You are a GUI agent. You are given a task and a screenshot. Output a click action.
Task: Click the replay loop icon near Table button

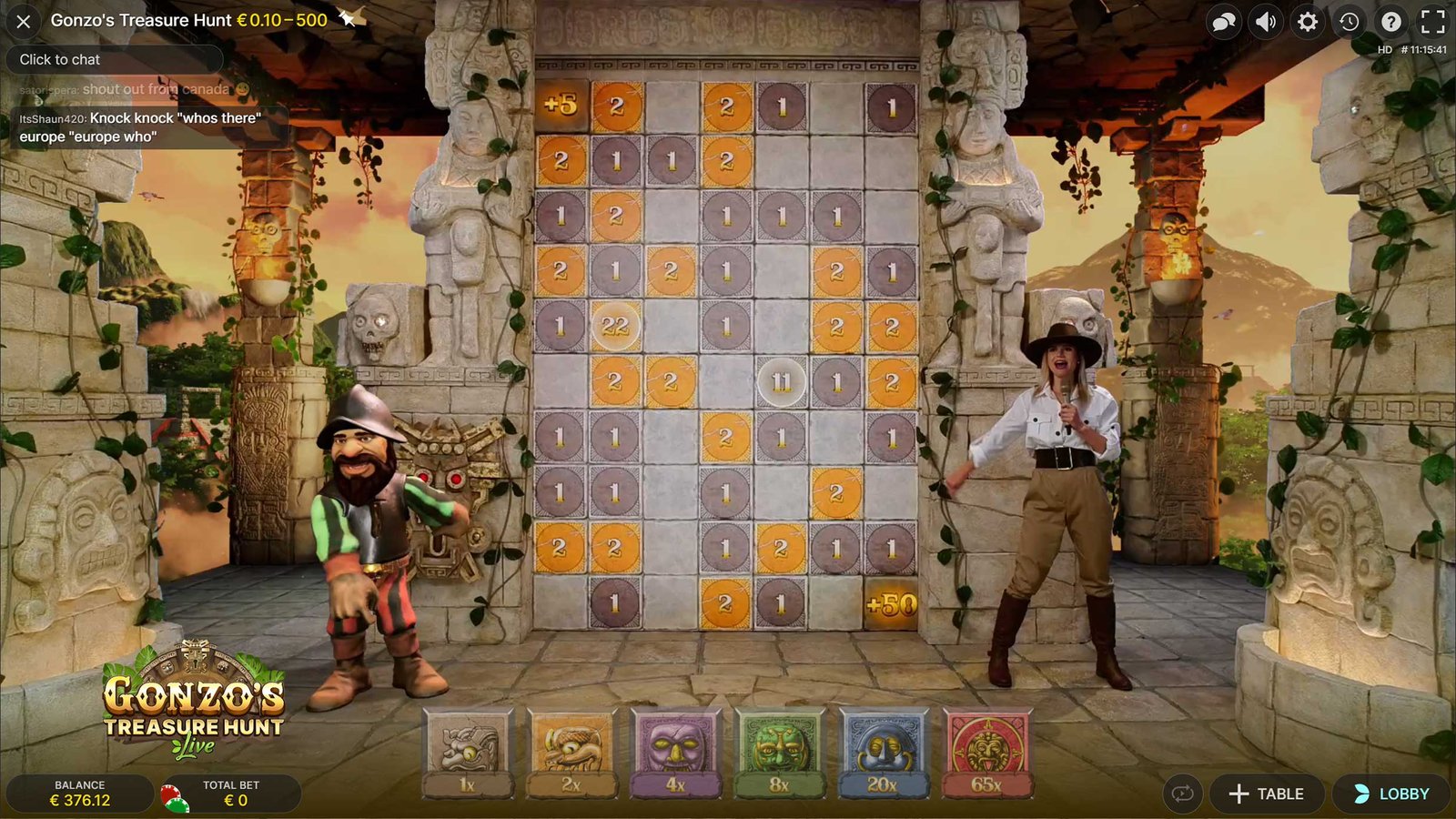click(x=1181, y=793)
